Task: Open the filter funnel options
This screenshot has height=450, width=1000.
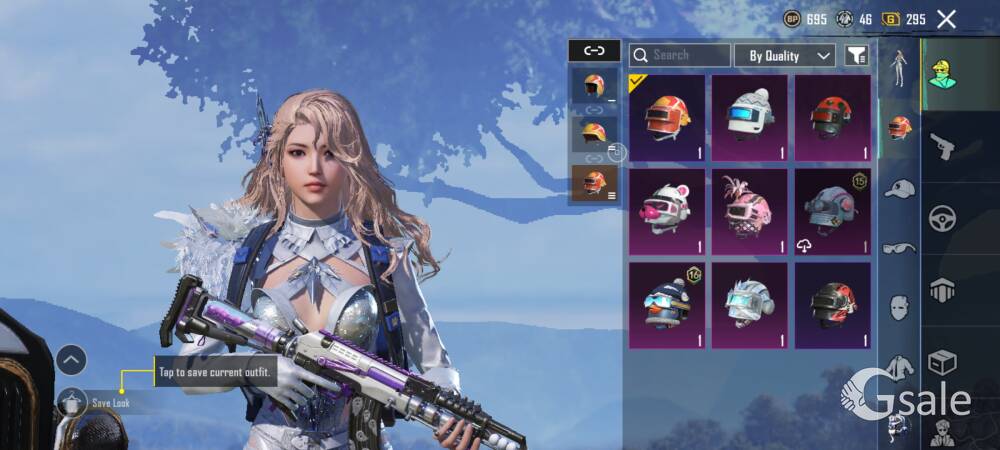Action: (856, 56)
